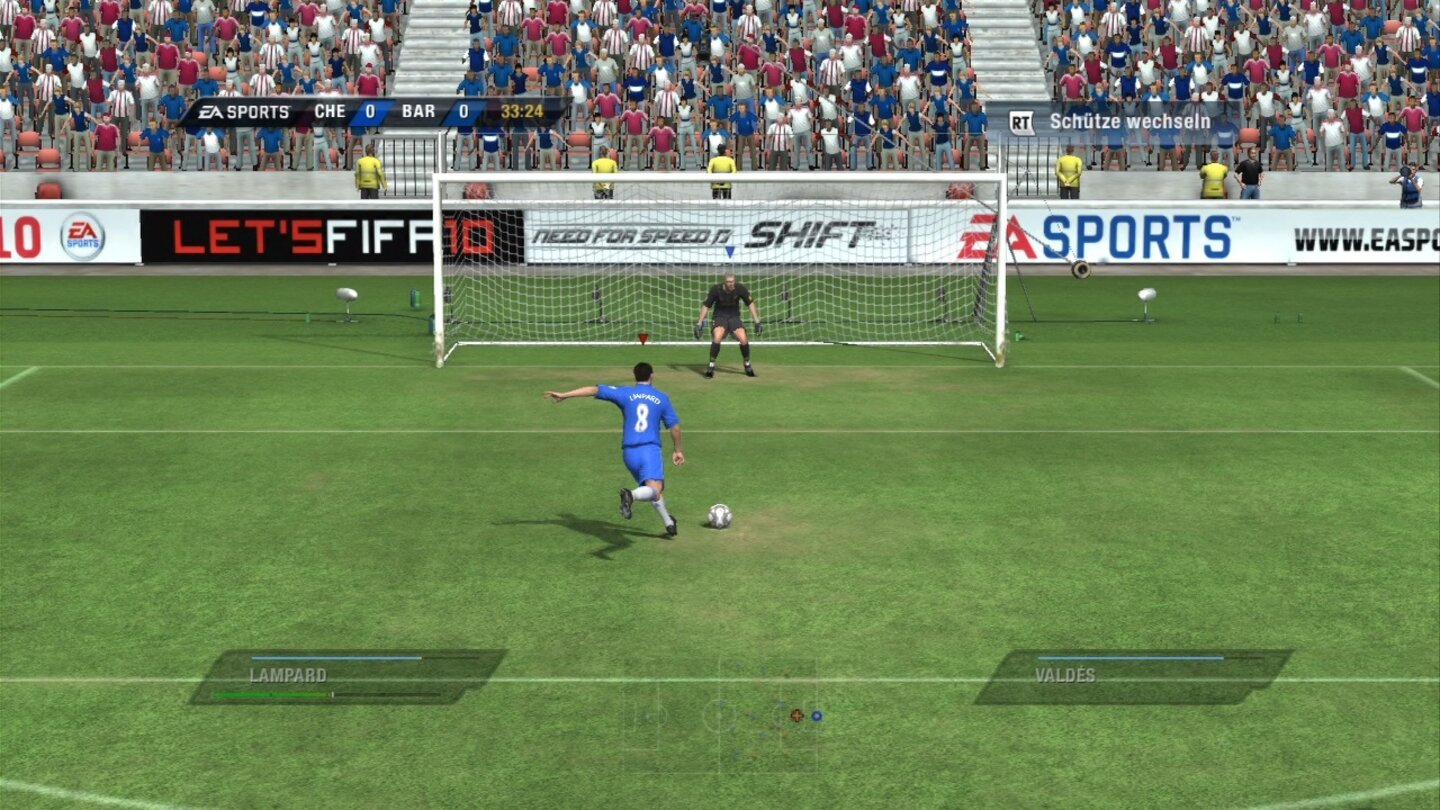This screenshot has height=810, width=1440.
Task: Click the blue ball marker on the minimap
Action: click(818, 716)
